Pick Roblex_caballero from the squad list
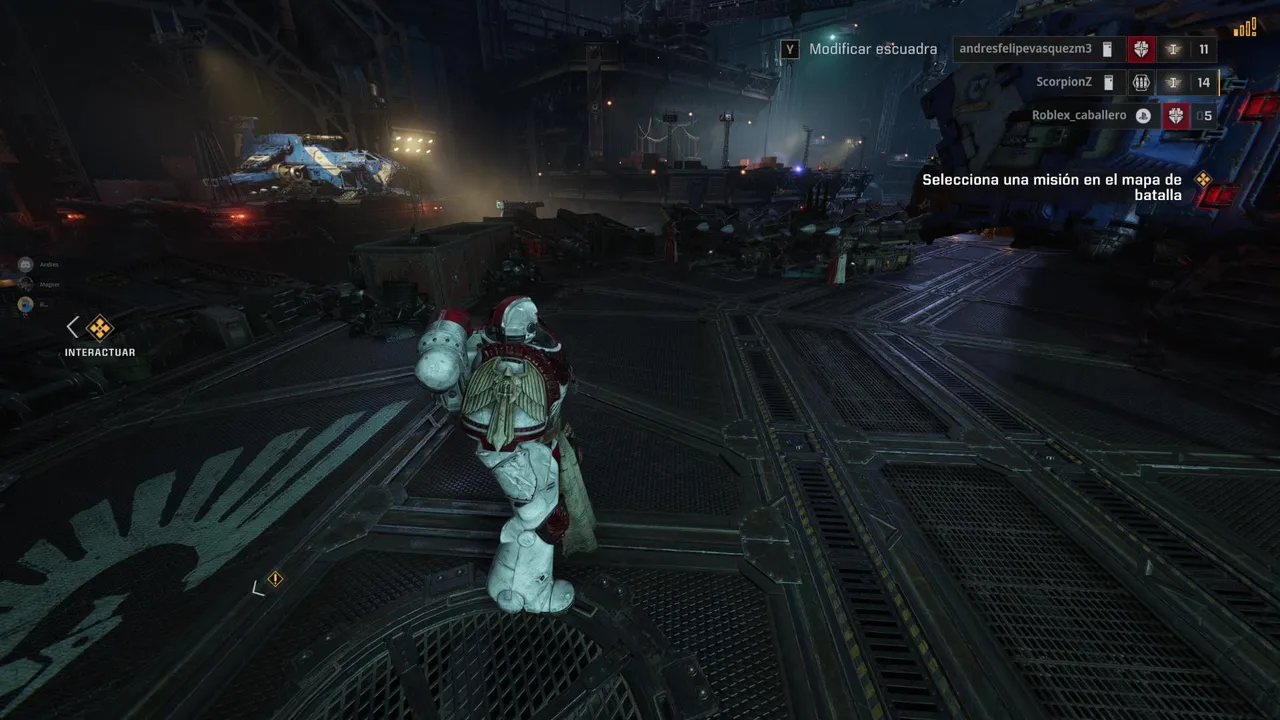Viewport: 1280px width, 720px height. tap(1078, 116)
